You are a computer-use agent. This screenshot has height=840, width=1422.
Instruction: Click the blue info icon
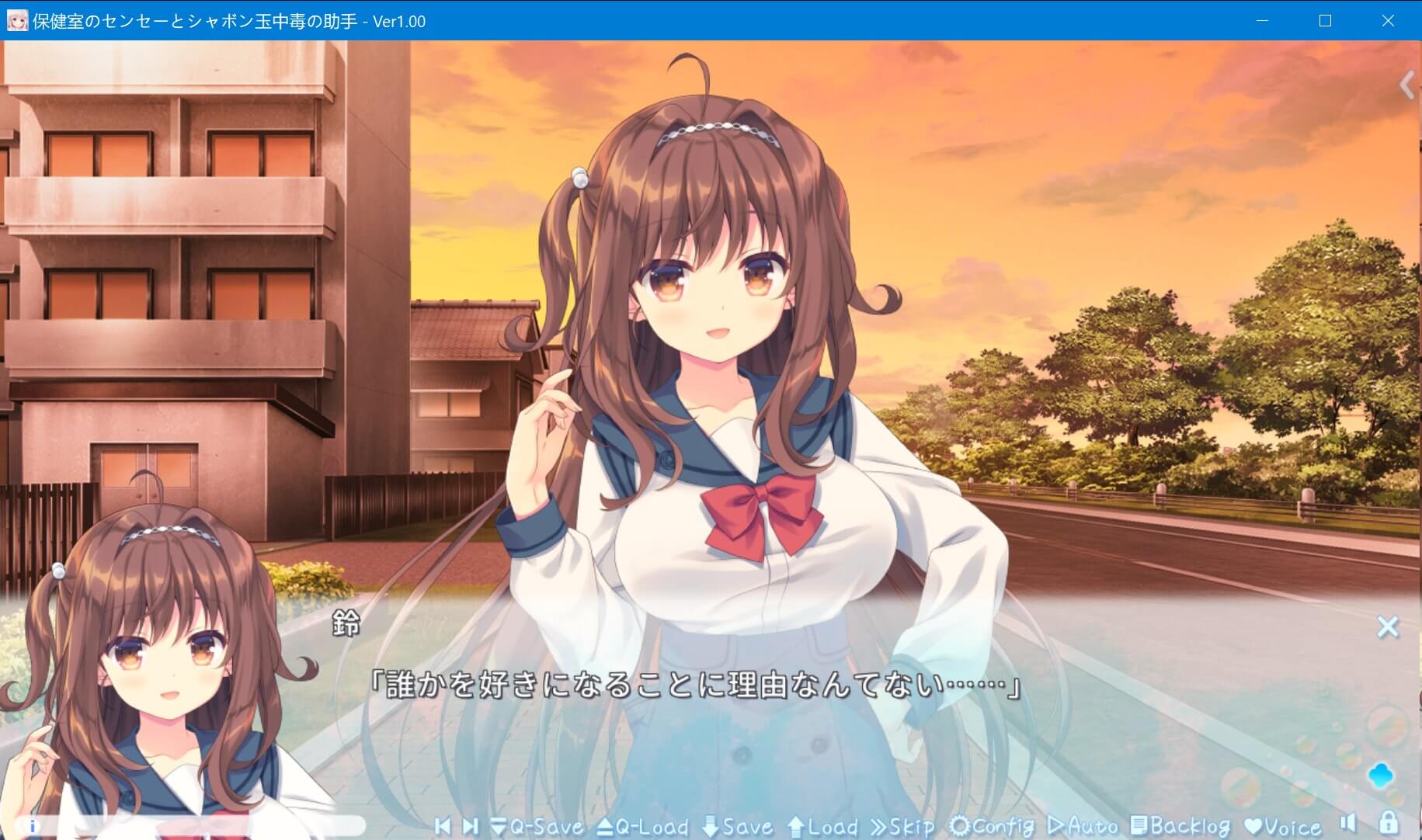33,826
